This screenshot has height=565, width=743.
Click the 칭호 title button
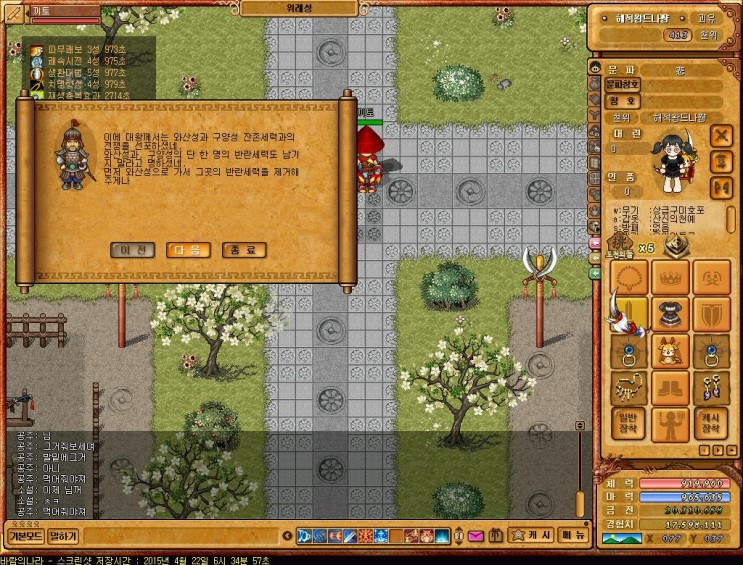[x=622, y=100]
